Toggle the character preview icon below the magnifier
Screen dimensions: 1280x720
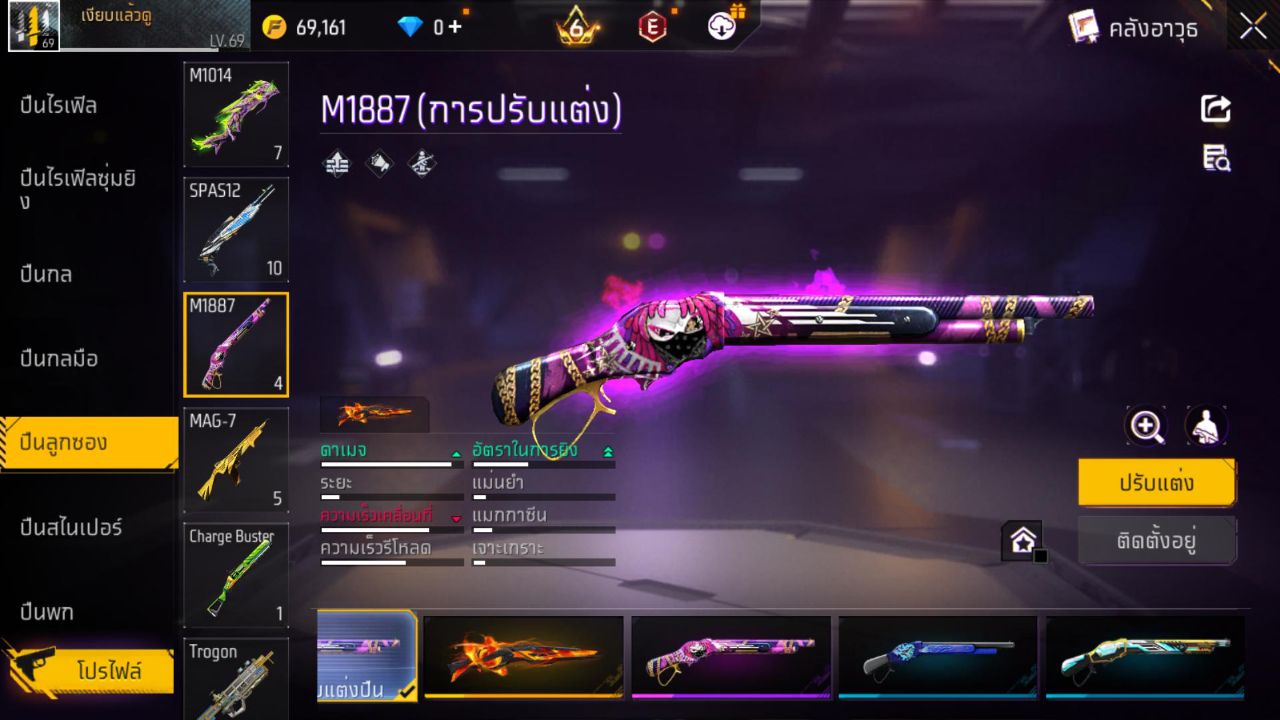coord(1205,426)
